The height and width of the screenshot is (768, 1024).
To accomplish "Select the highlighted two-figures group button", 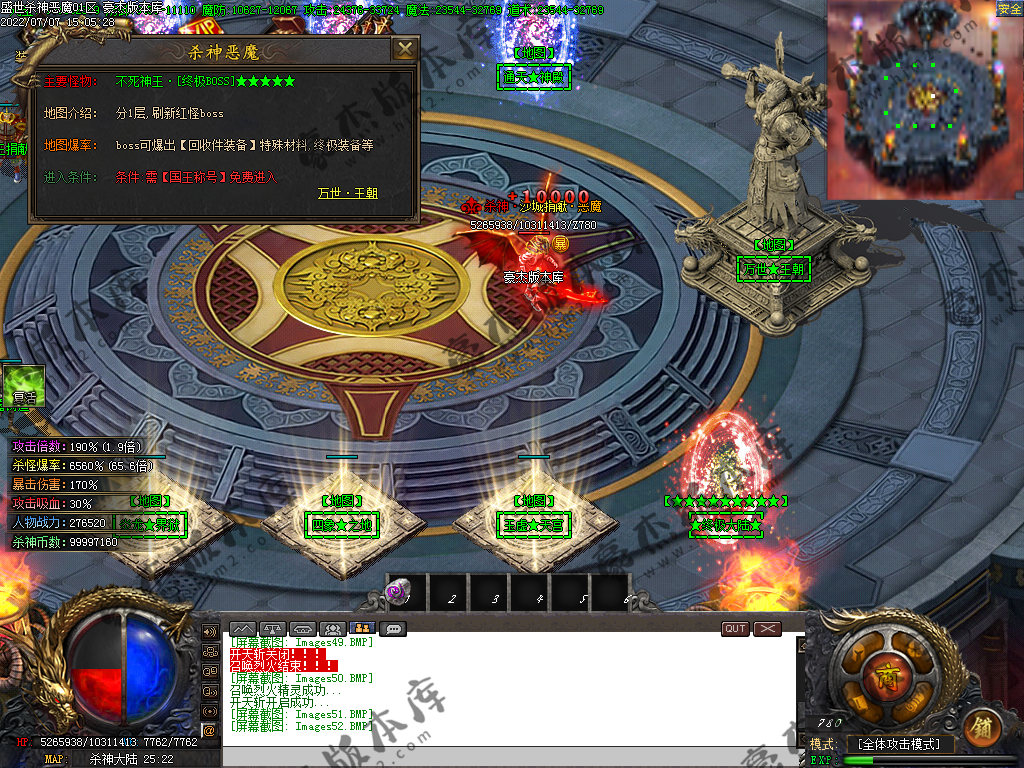I will 364,629.
